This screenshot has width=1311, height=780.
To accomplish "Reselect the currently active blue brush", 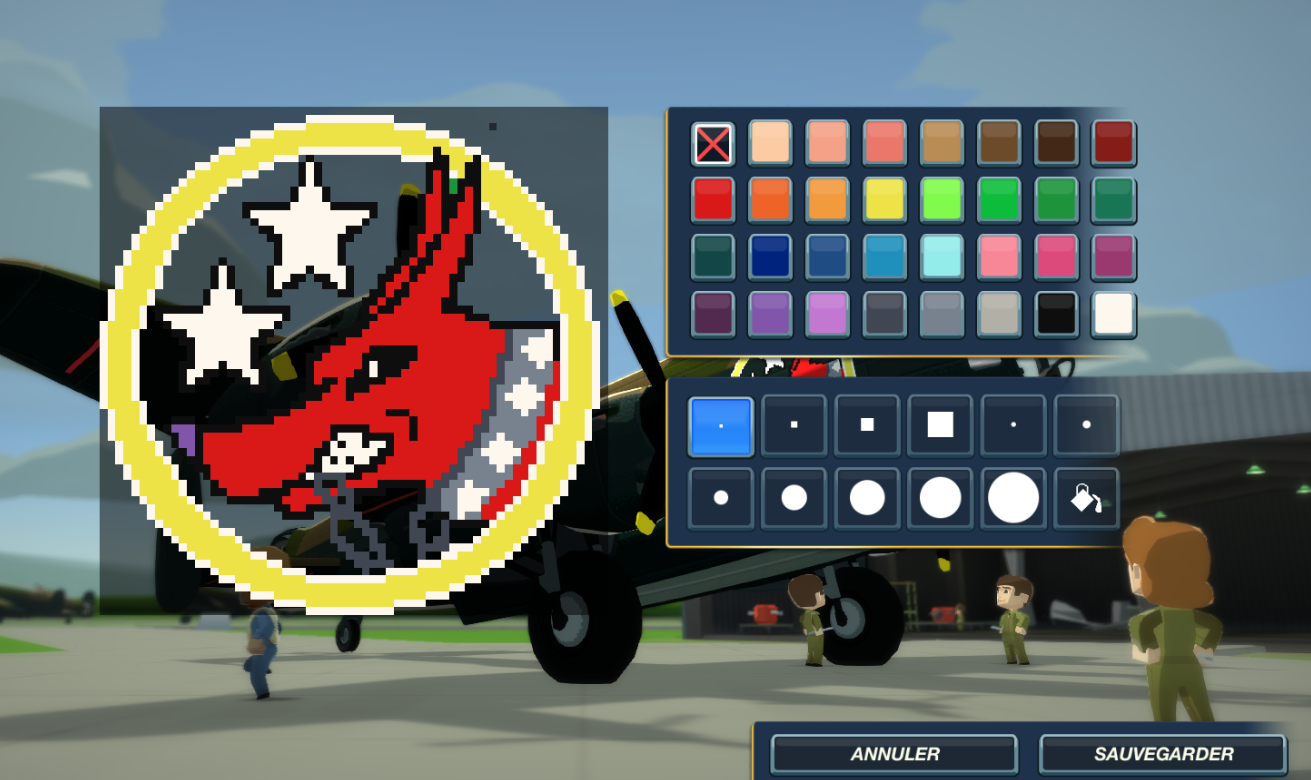I will click(x=720, y=425).
